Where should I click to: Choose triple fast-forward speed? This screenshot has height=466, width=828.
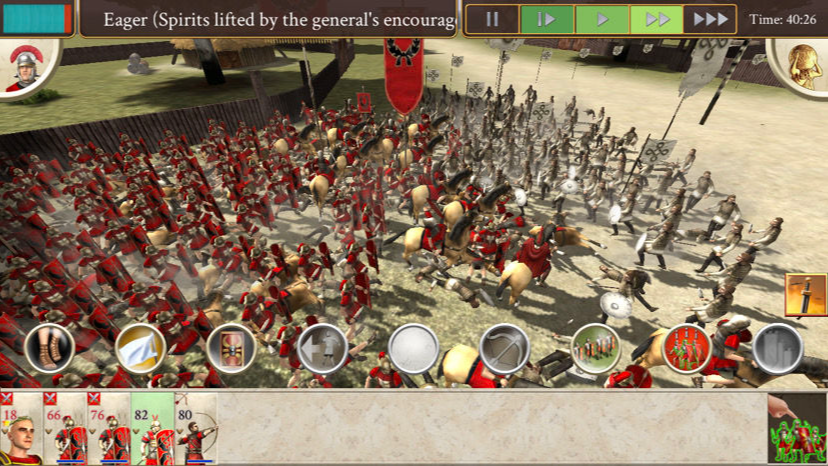click(x=710, y=19)
